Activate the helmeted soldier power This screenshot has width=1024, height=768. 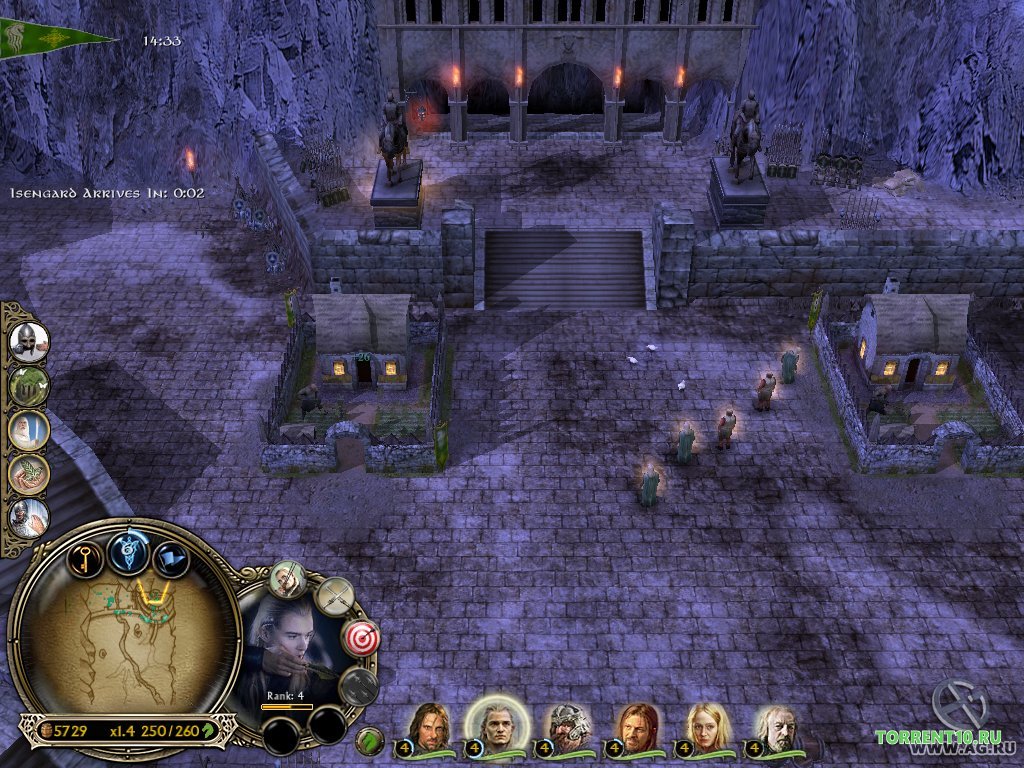(x=29, y=342)
